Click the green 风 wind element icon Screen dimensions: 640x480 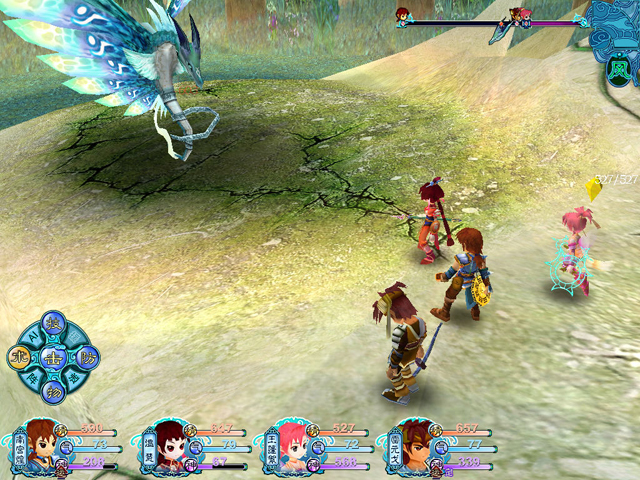(618, 72)
